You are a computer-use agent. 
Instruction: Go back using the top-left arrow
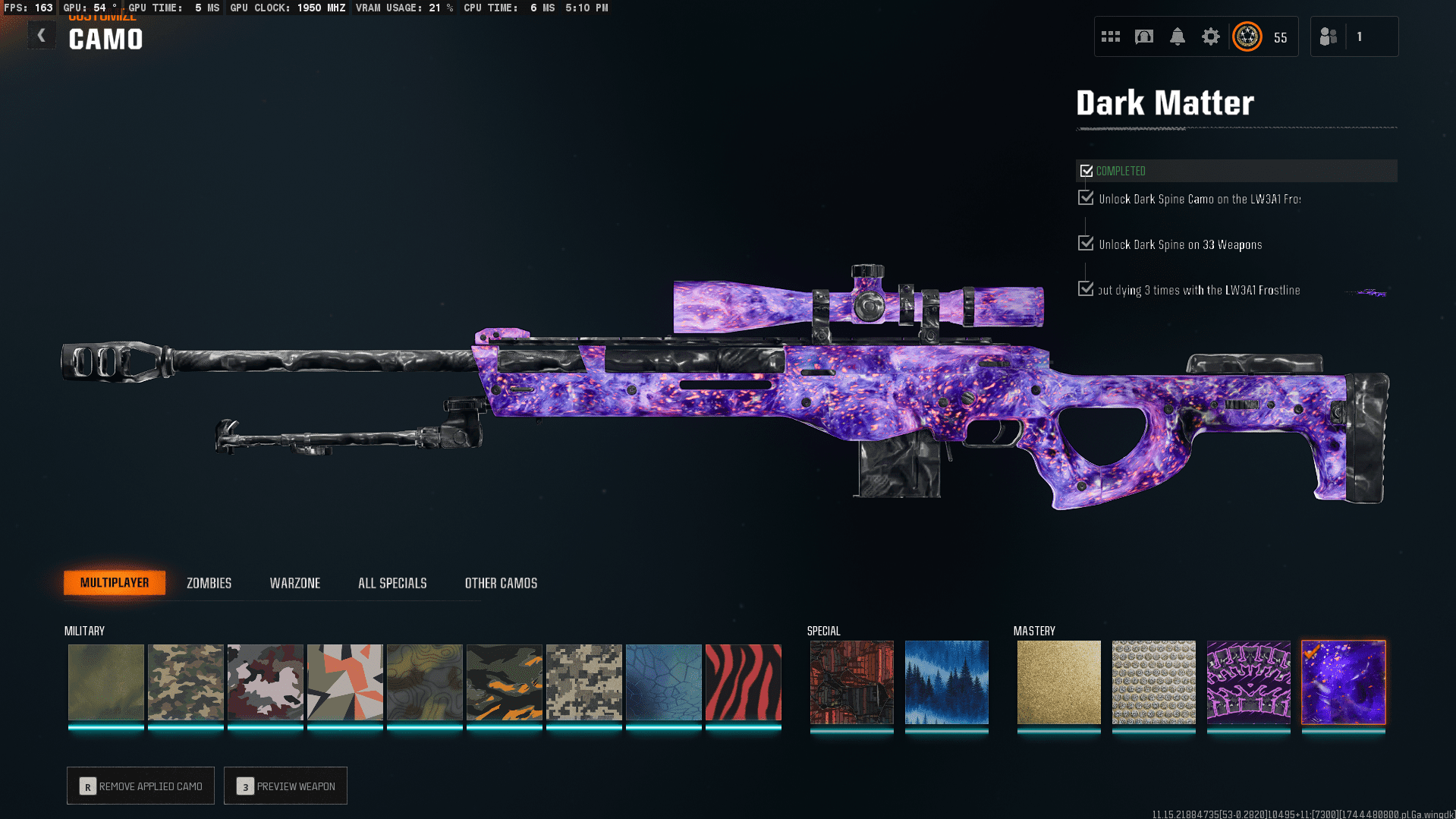click(x=42, y=36)
